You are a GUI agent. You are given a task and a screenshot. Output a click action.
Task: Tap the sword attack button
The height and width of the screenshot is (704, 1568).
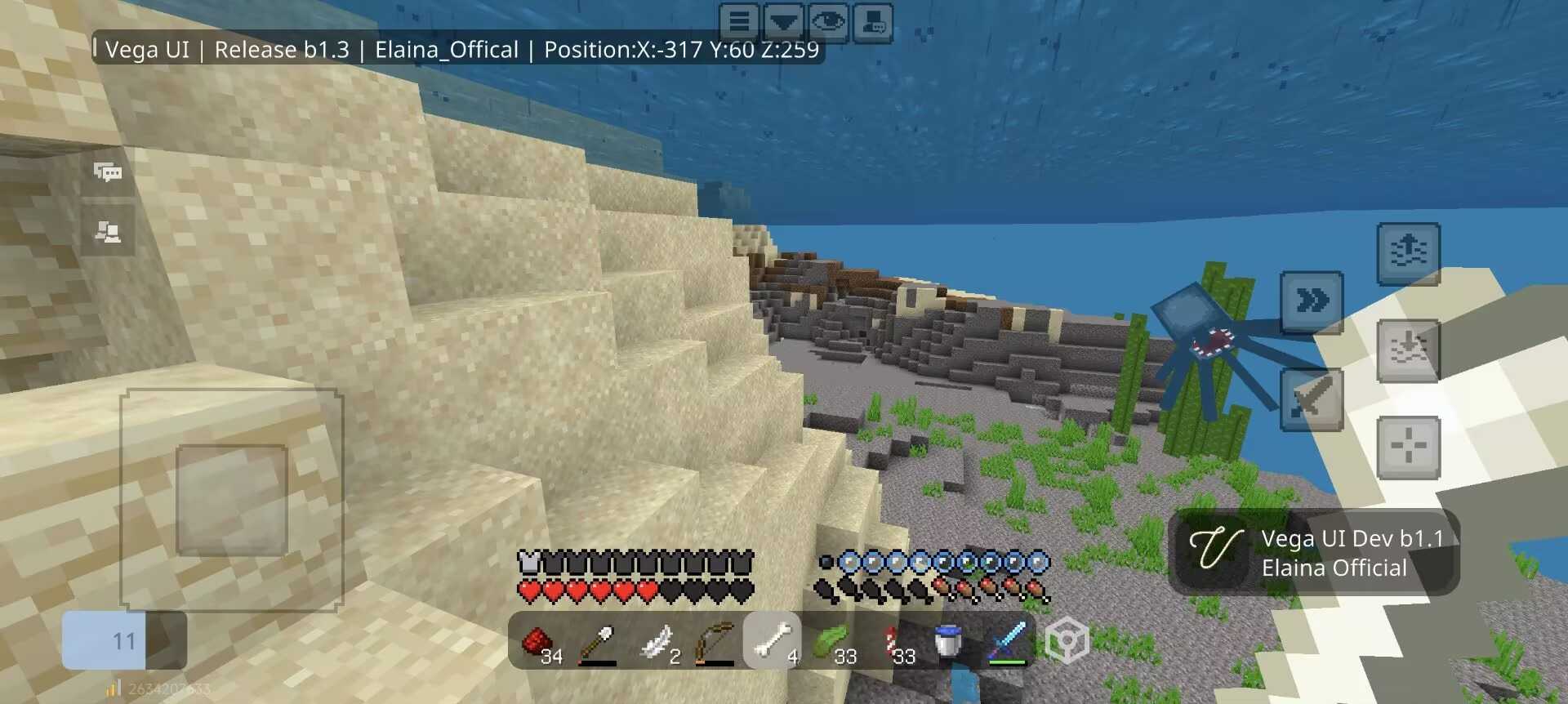[1312, 399]
